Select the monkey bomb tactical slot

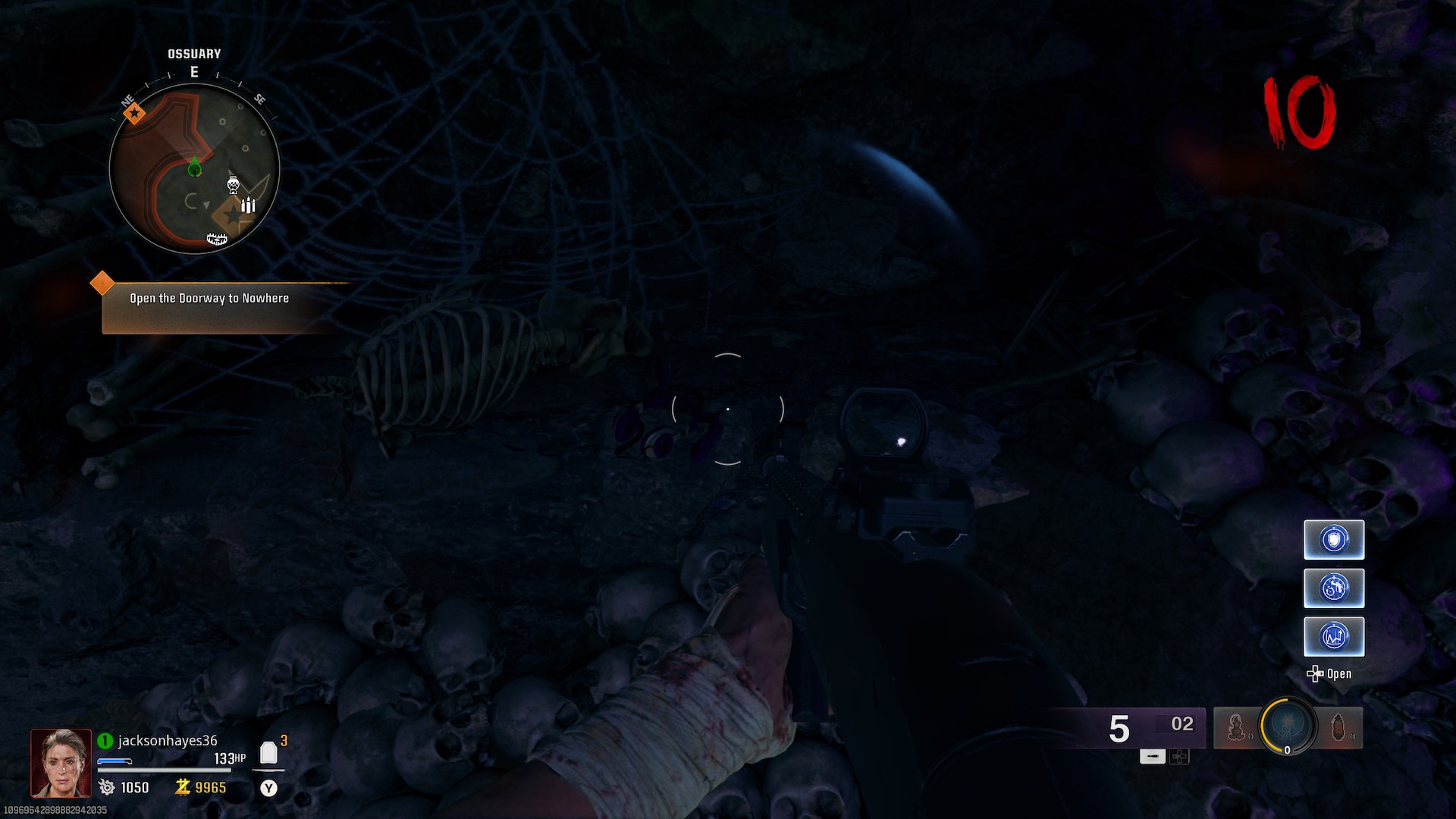tap(1236, 727)
